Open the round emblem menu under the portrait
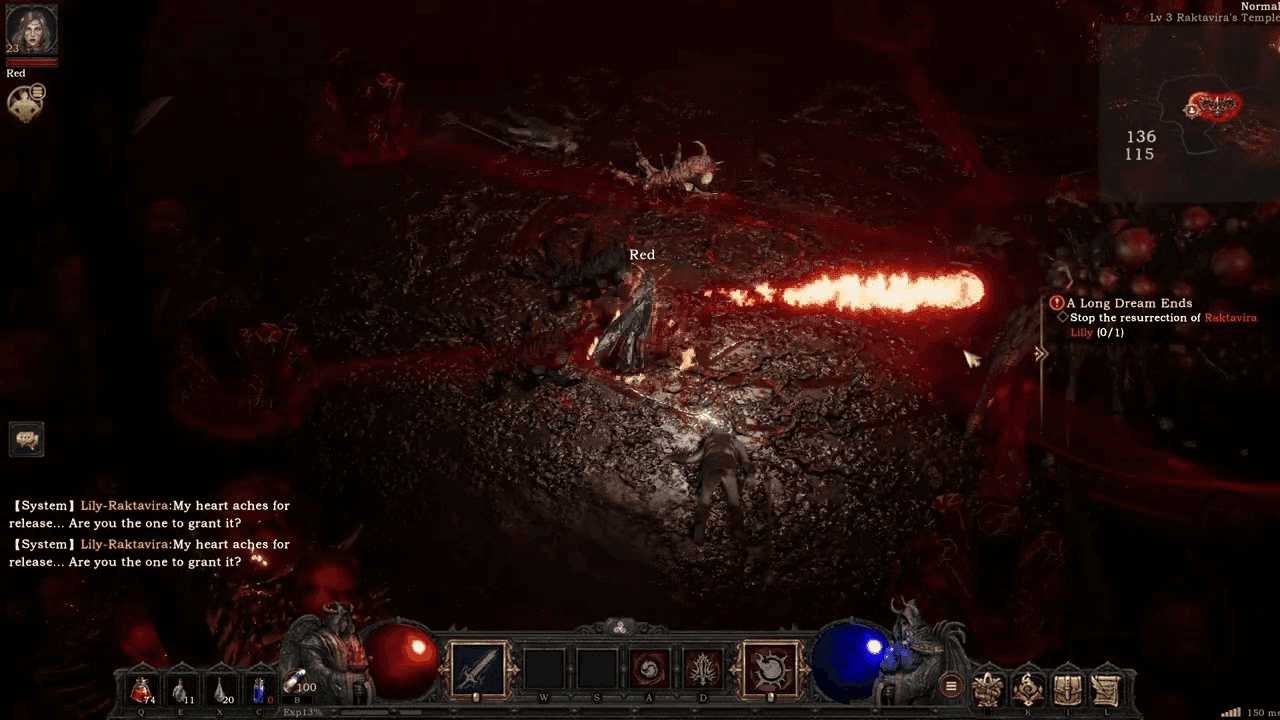 (x=24, y=102)
